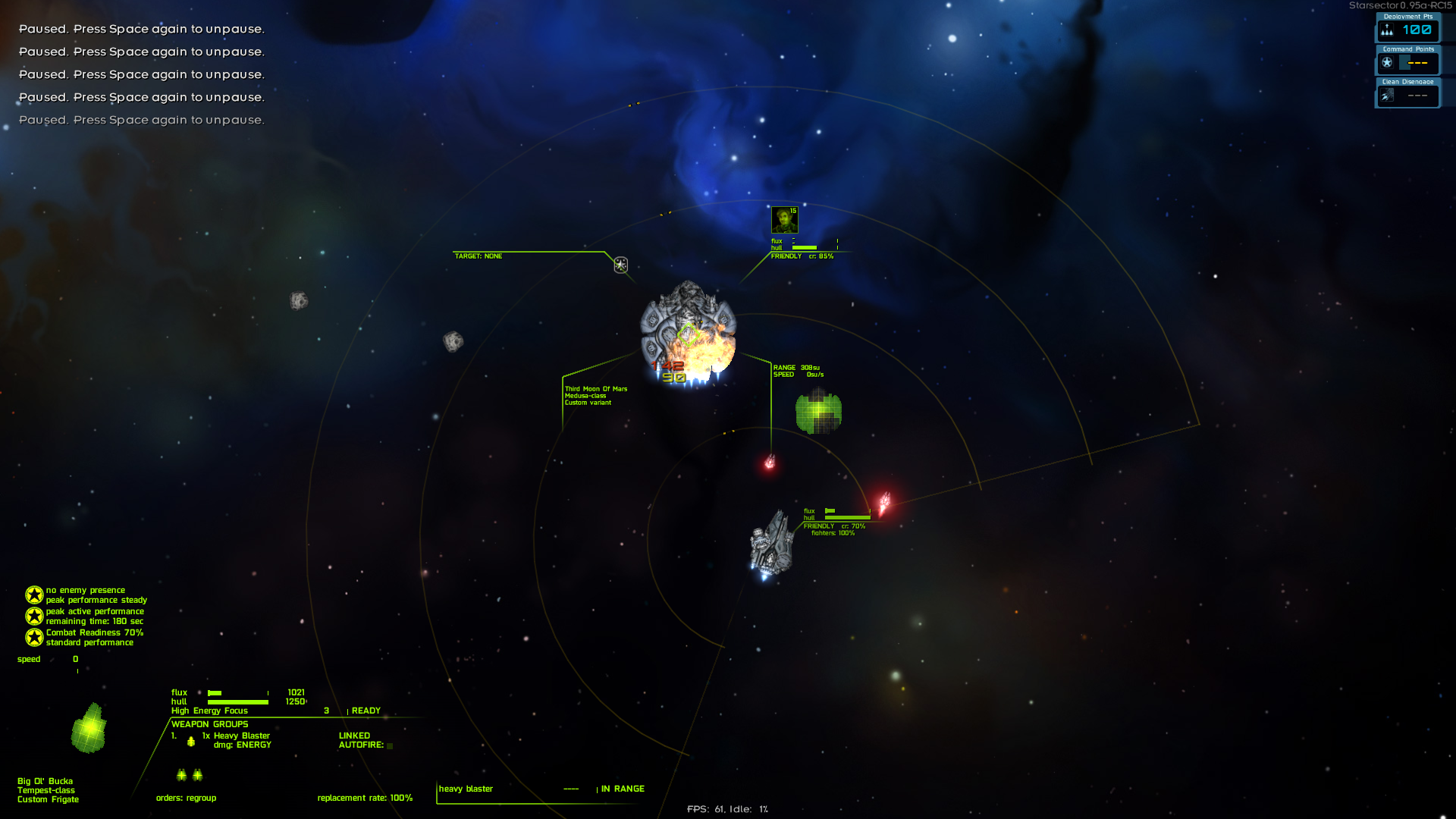Toggle the autofire indicator box
Screen dimensions: 1456x819
click(x=390, y=745)
